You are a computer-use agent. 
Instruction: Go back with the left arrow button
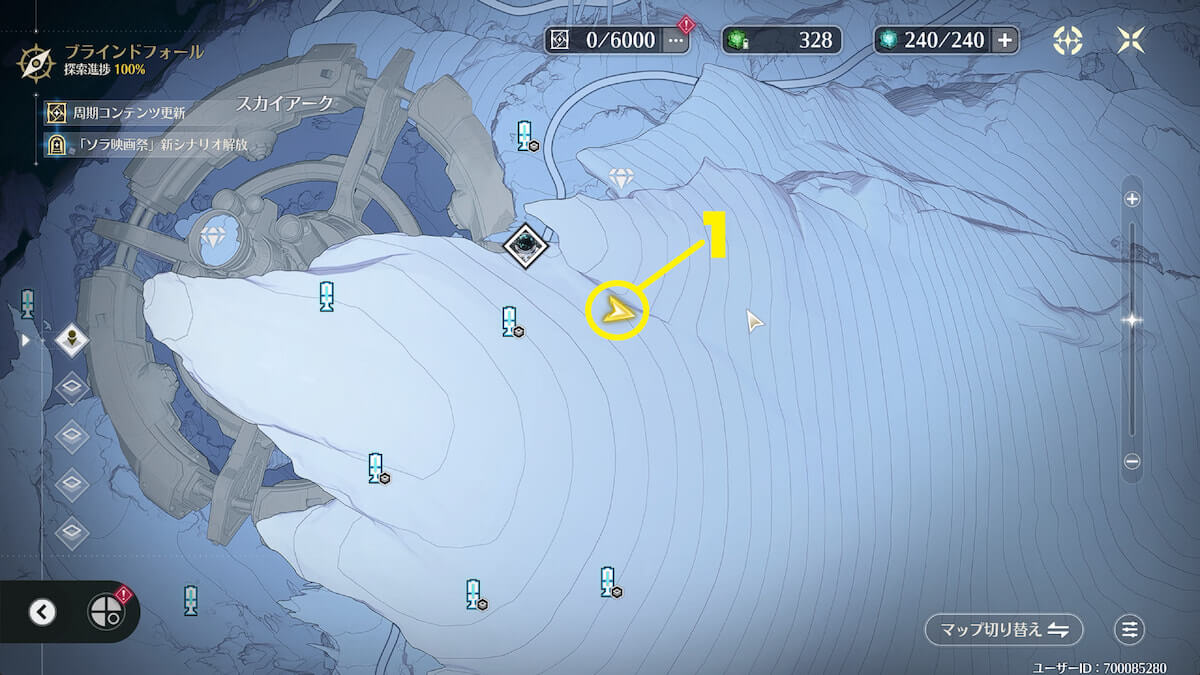(x=42, y=612)
